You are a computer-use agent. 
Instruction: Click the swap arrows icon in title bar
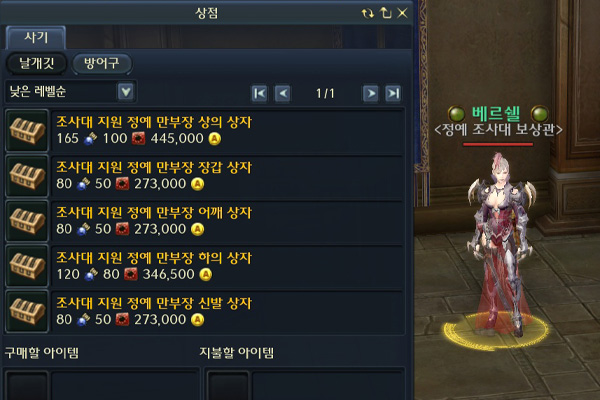click(369, 13)
